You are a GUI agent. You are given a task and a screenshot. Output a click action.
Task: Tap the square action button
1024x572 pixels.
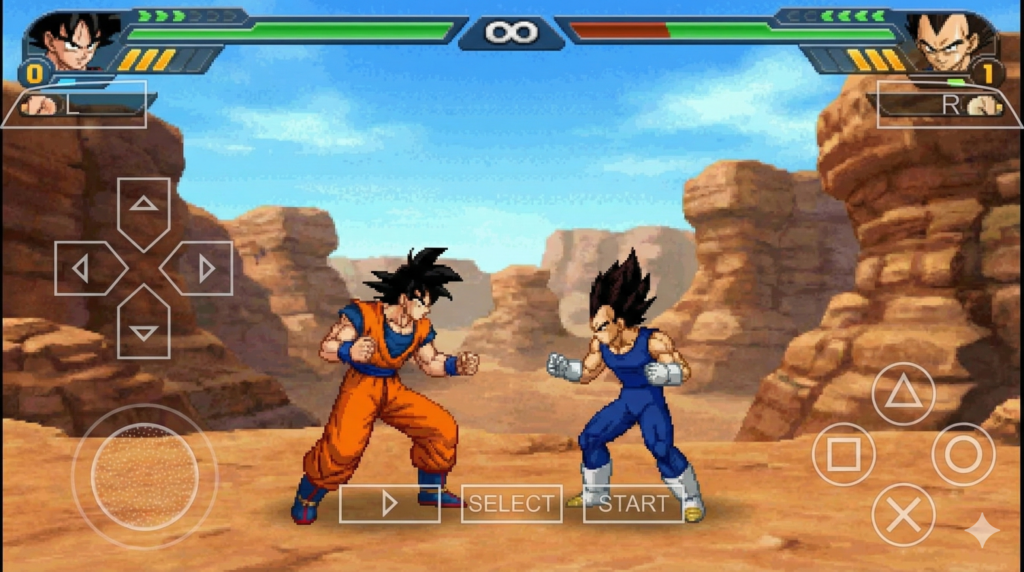coord(843,454)
